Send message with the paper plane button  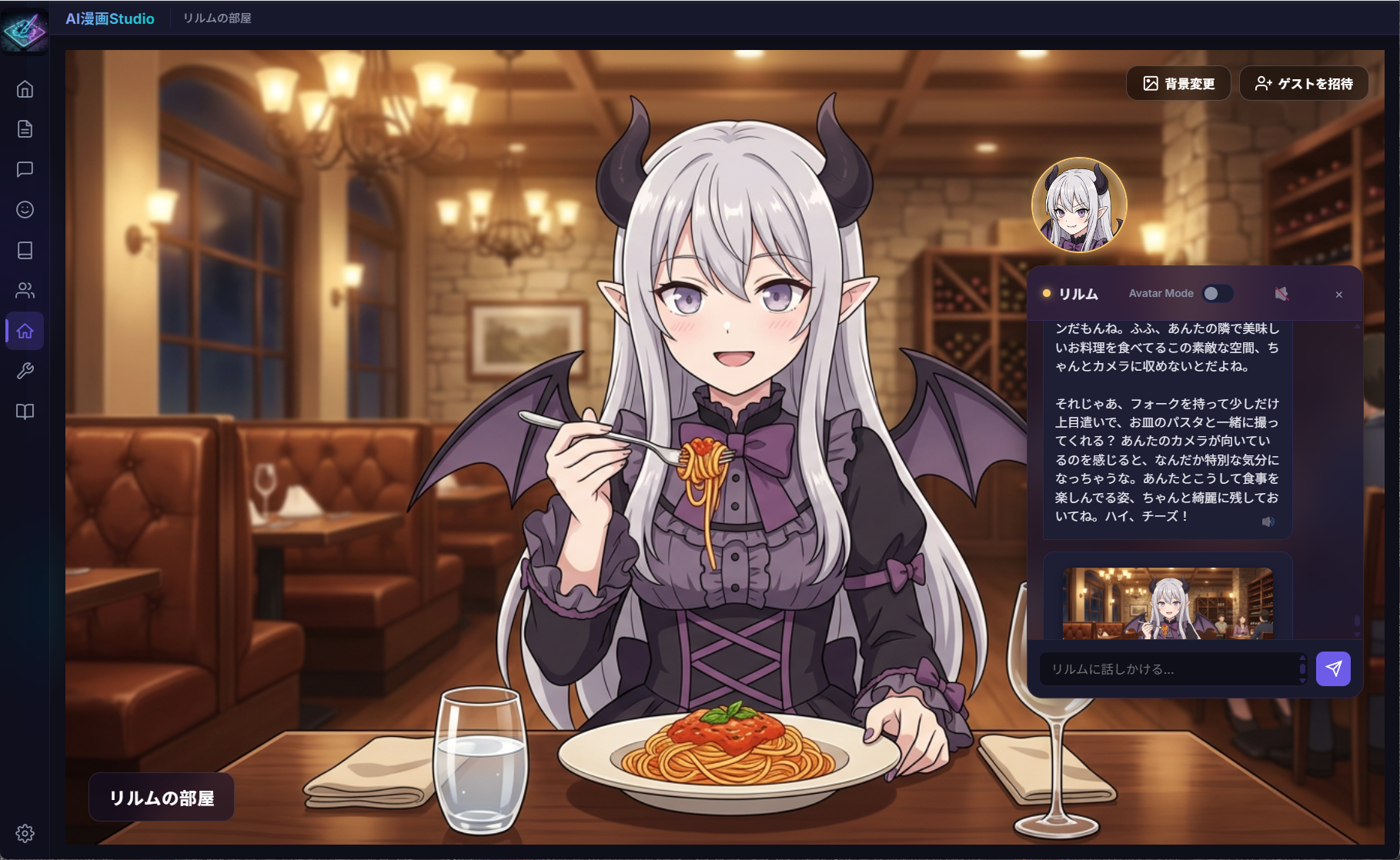coord(1334,668)
